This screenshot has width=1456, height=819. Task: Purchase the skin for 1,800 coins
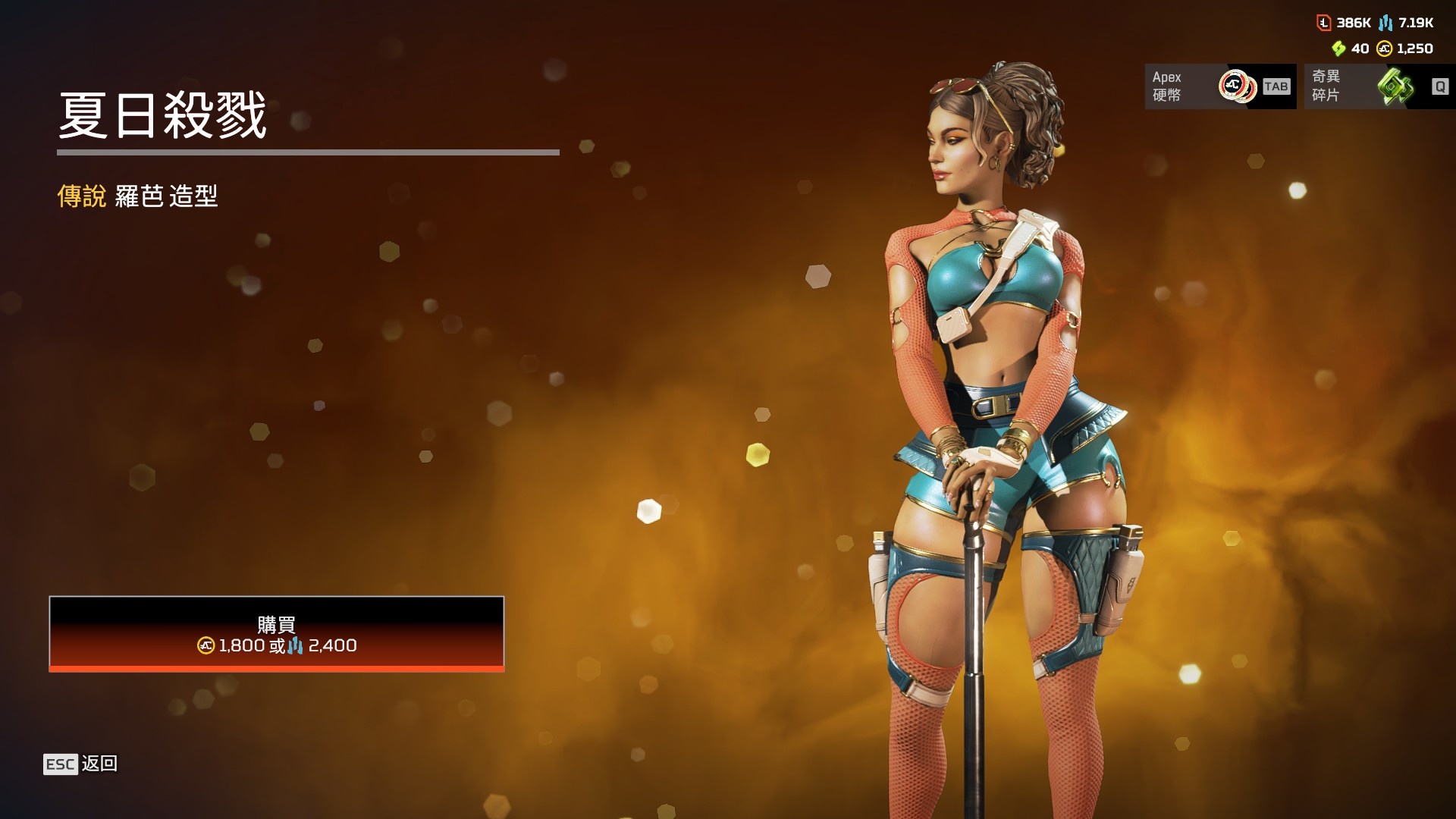[276, 634]
